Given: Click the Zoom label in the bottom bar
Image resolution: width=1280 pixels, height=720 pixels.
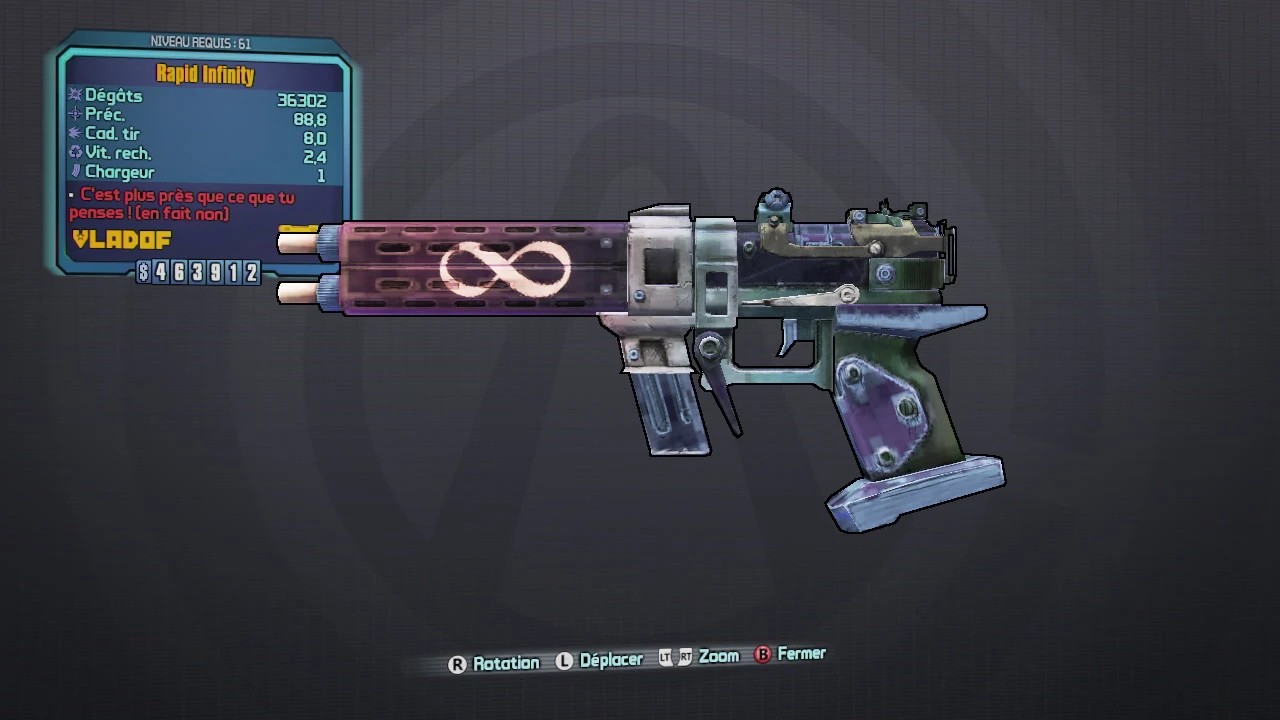Looking at the screenshot, I should coord(718,657).
